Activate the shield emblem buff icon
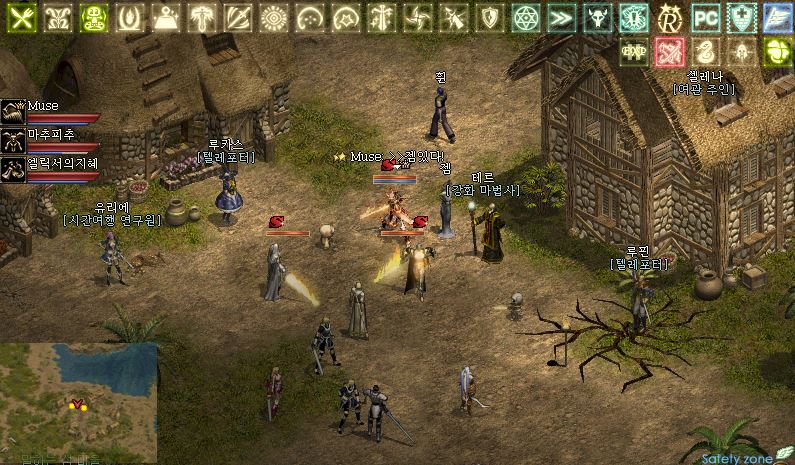795x465 pixels. point(489,18)
